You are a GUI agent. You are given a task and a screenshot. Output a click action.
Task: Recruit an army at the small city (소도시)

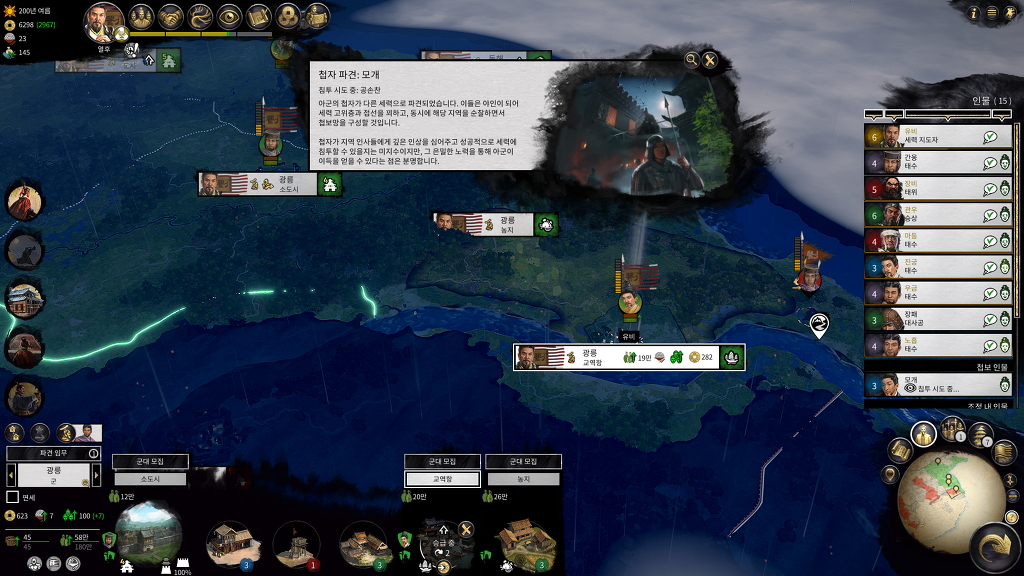tap(150, 462)
